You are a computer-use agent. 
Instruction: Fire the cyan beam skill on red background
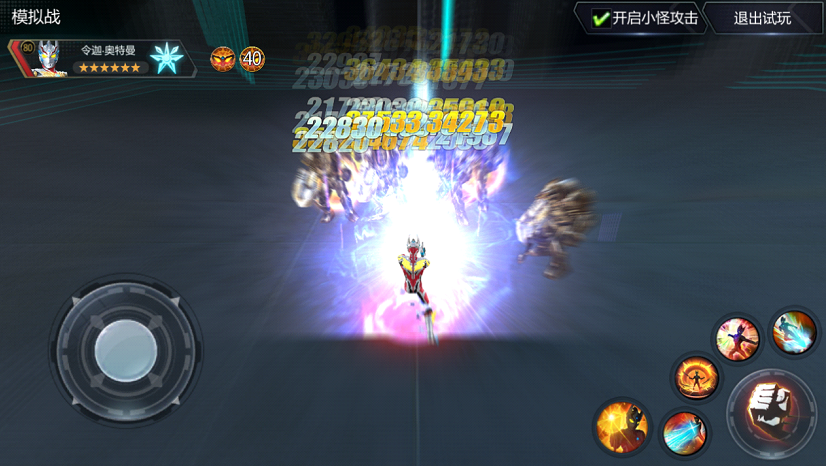[x=684, y=433]
